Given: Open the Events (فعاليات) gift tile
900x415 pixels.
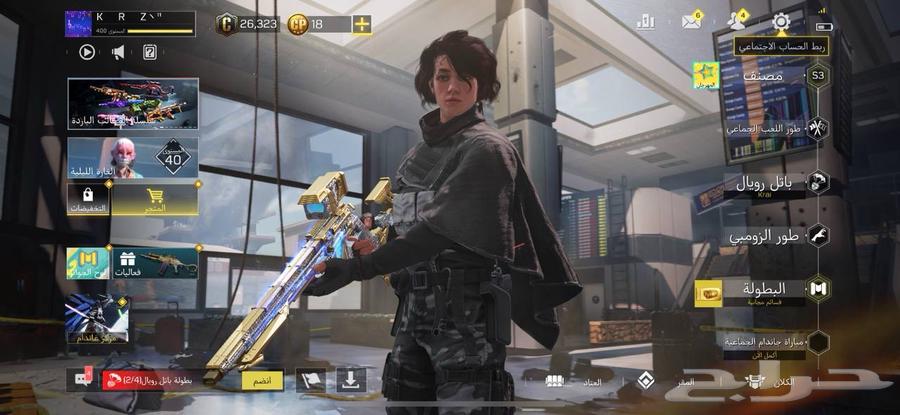Looking at the screenshot, I should (154, 263).
